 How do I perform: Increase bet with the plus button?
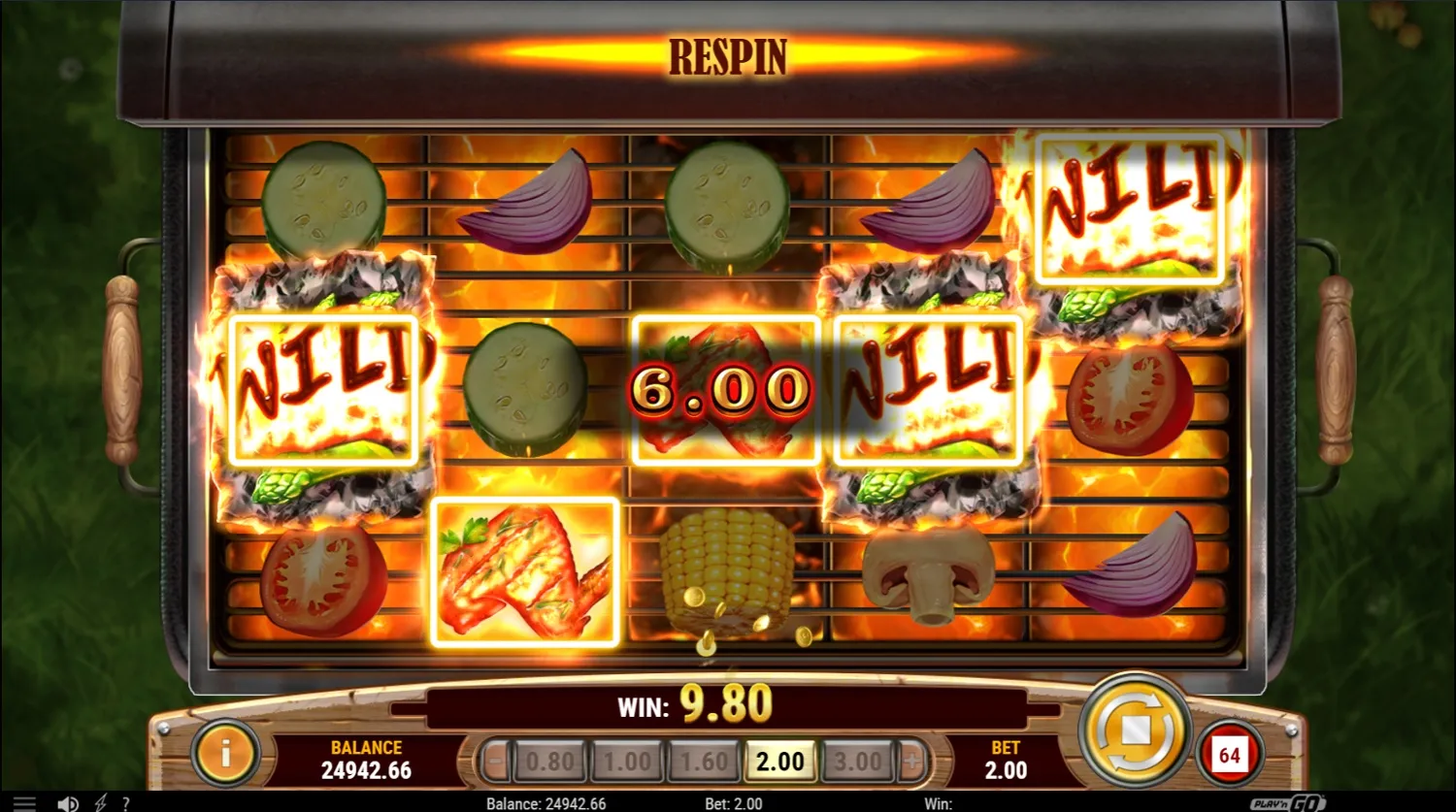(x=910, y=762)
